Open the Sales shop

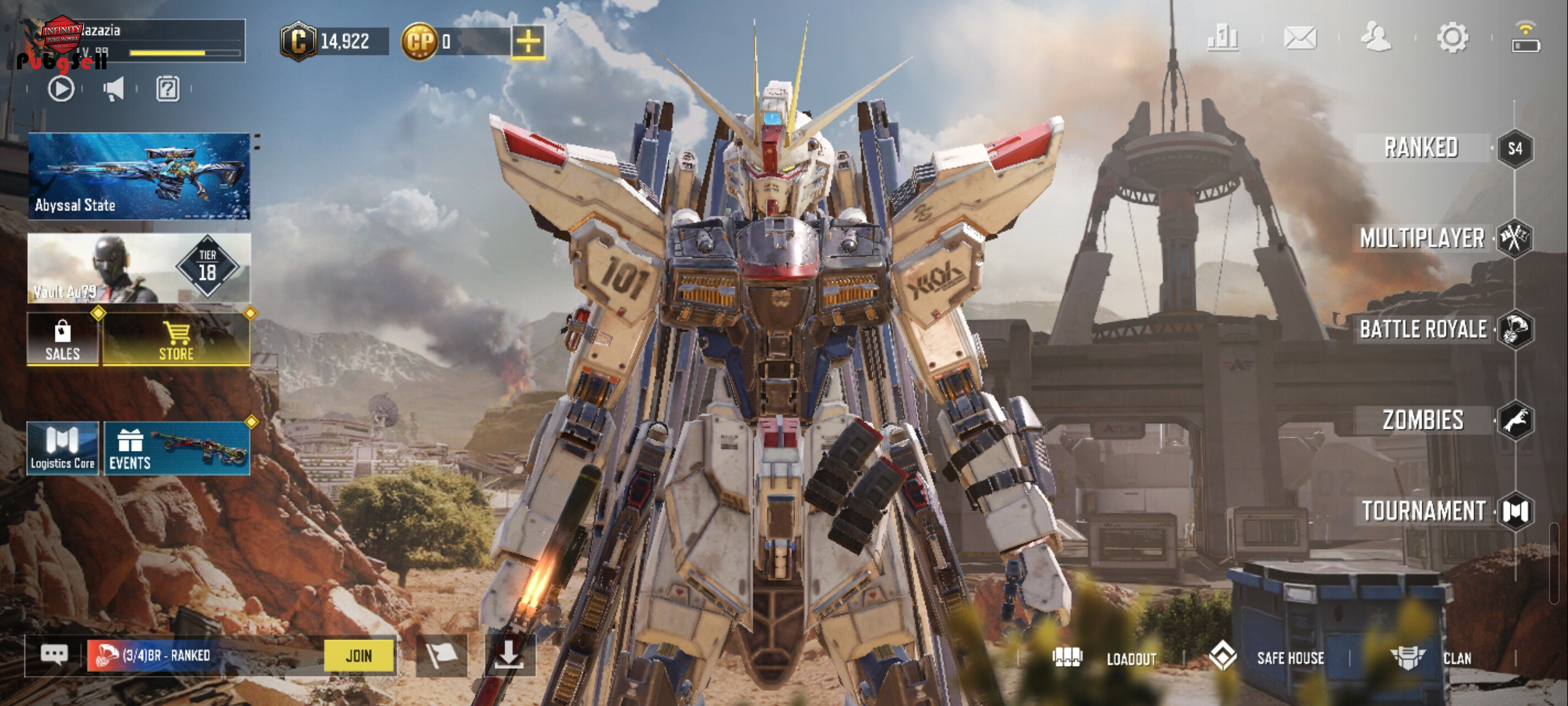click(63, 340)
